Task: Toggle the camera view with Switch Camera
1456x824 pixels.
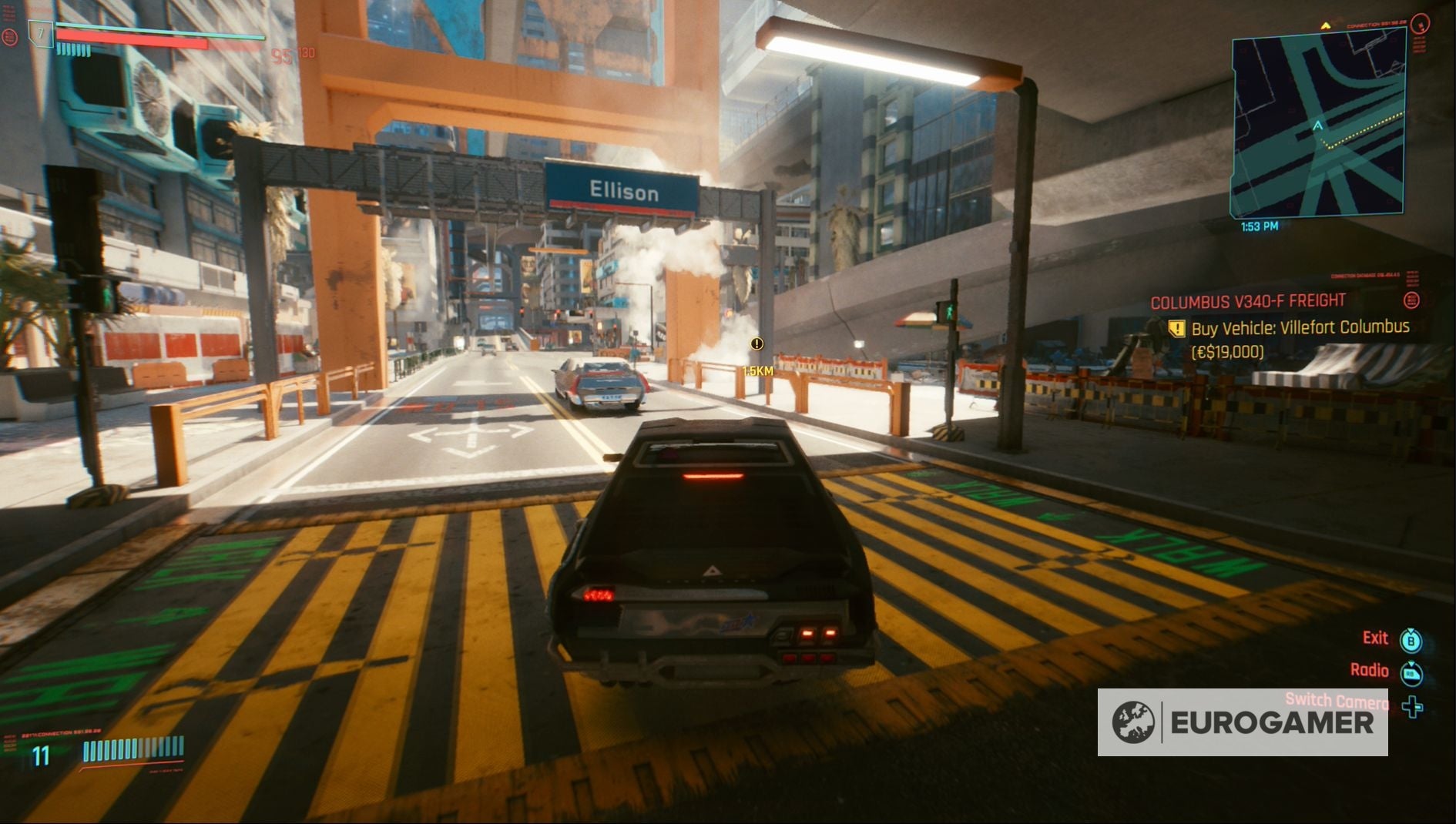Action: pyautogui.click(x=1413, y=707)
